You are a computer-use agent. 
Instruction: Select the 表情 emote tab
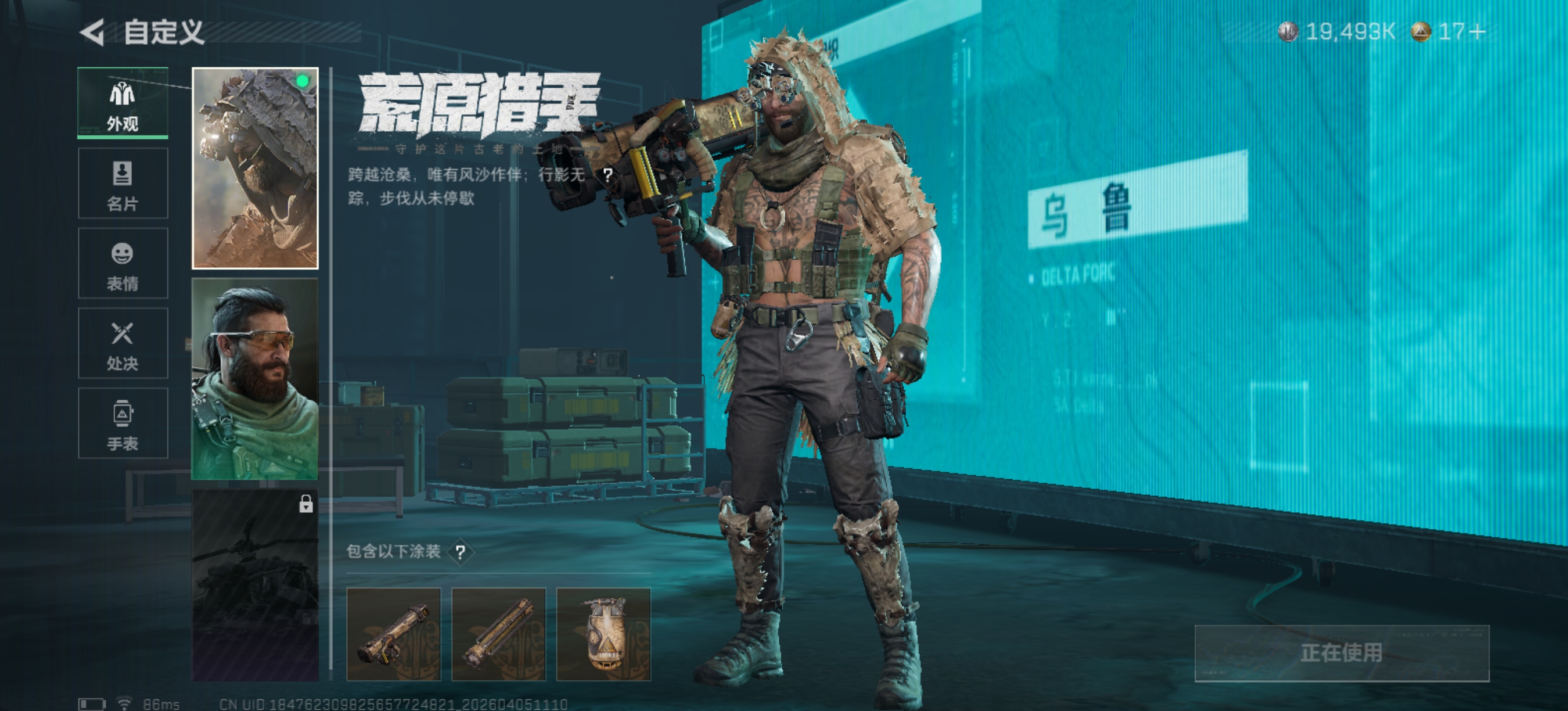pyautogui.click(x=123, y=264)
